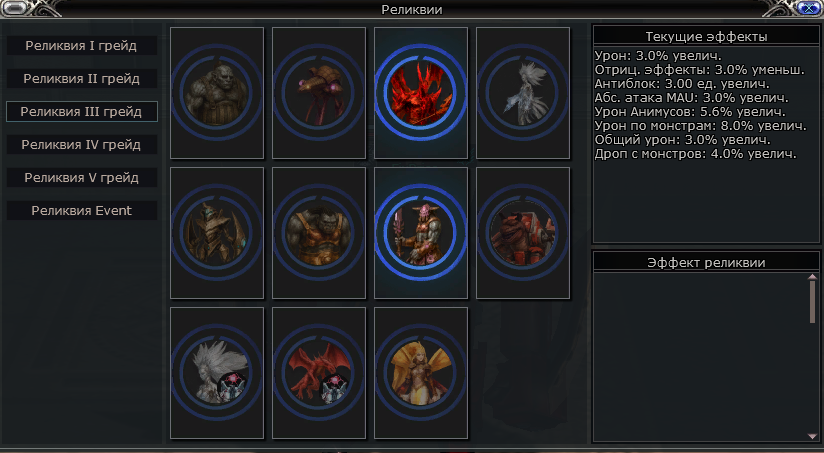The width and height of the screenshot is (824, 453).
Task: Select the Реликвия III грейд tab
Action: pyautogui.click(x=82, y=111)
